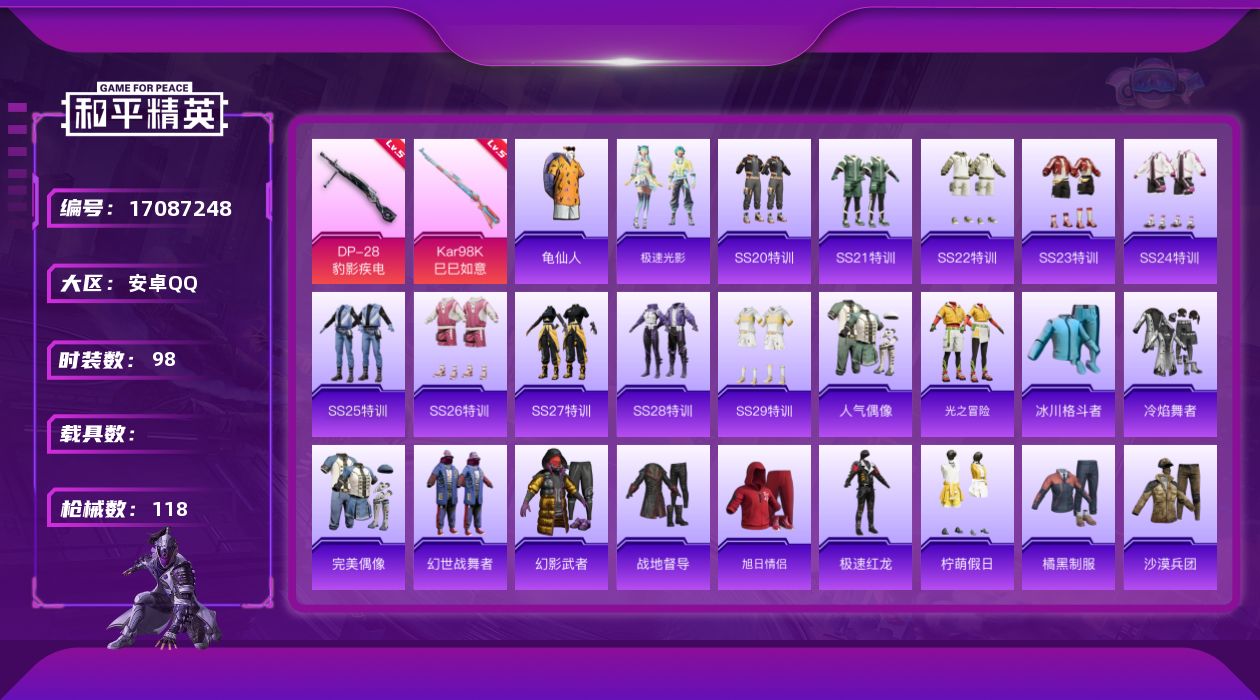This screenshot has height=700, width=1260.
Task: Open the 龟仙人 outfit tile
Action: click(x=561, y=211)
